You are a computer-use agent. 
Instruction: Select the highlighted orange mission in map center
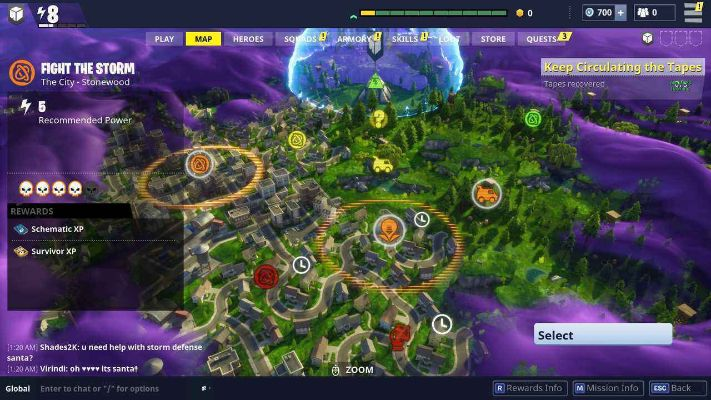(388, 231)
